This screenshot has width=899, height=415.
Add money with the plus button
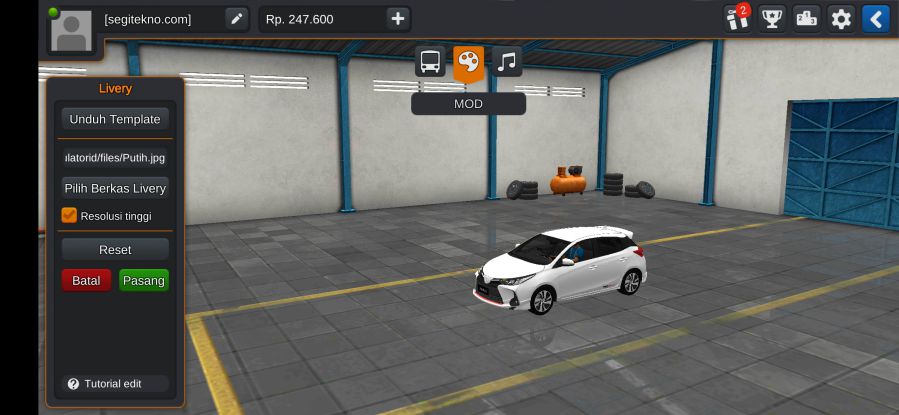397,19
